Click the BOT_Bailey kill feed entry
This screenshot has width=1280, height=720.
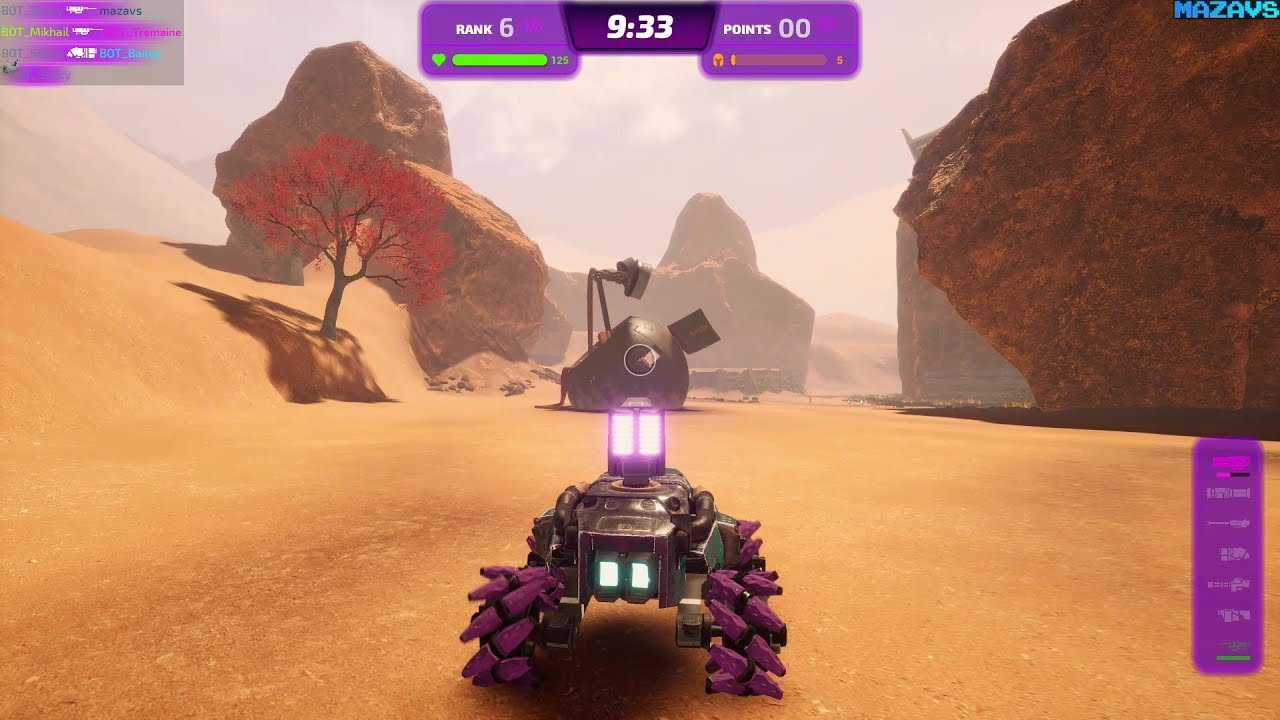tap(129, 53)
